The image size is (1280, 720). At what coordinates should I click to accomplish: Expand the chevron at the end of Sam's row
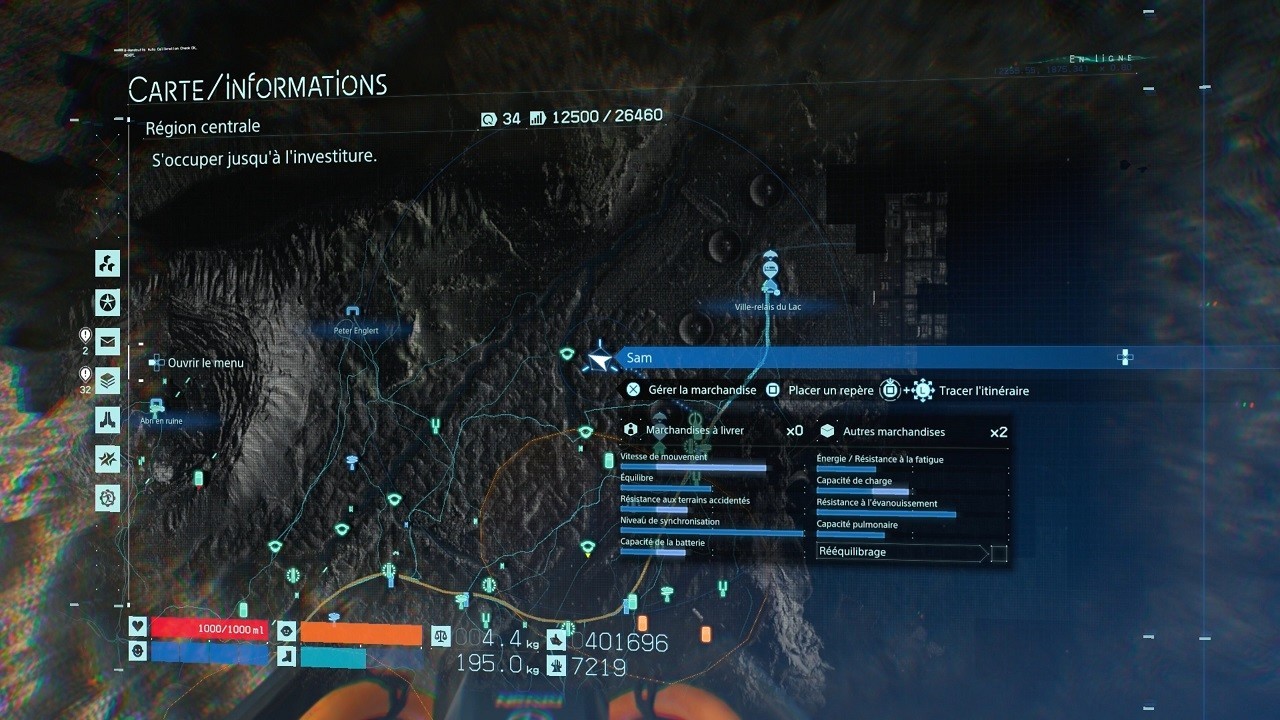coord(1125,357)
